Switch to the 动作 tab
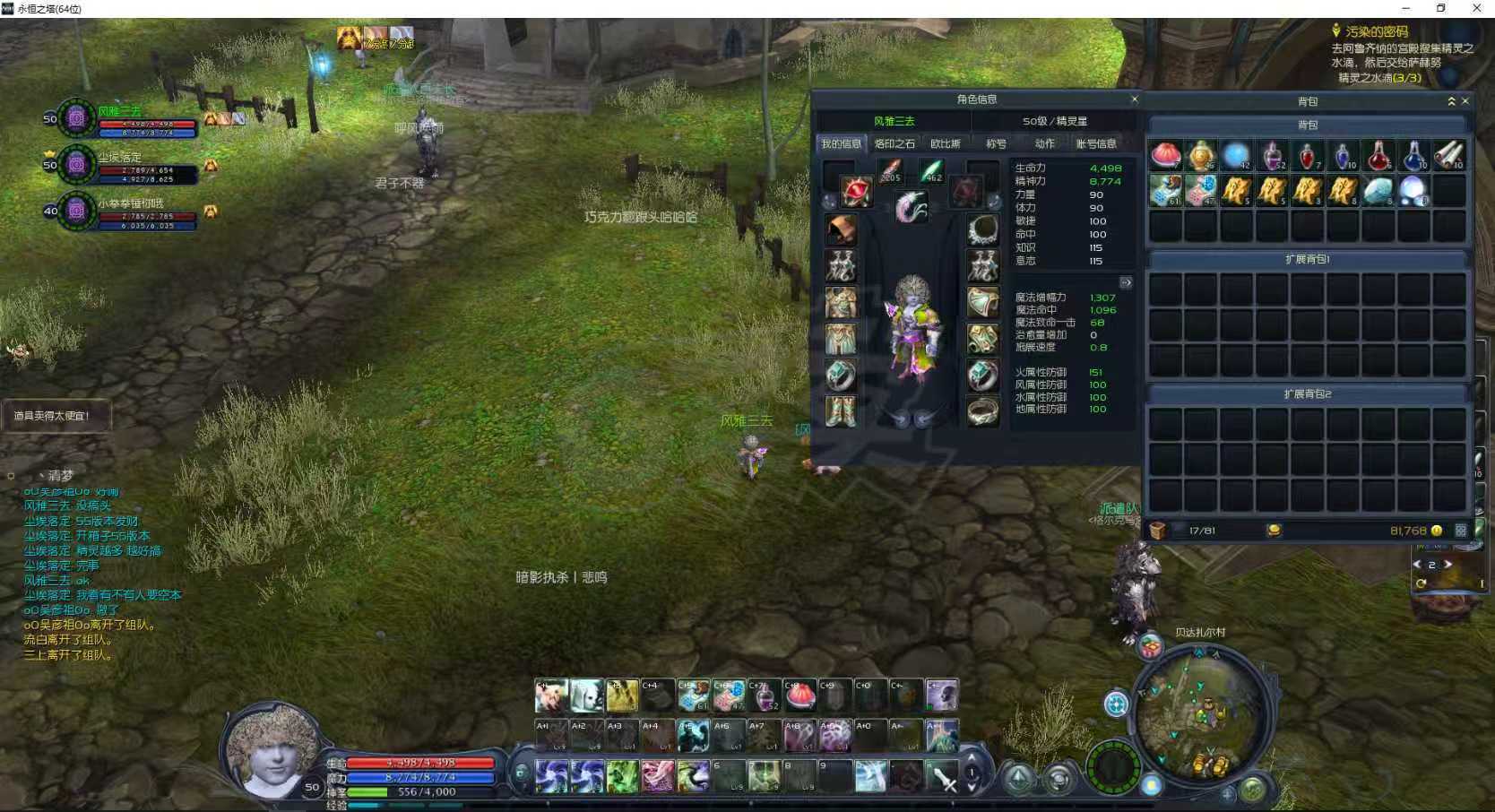Image resolution: width=1495 pixels, height=812 pixels. click(1044, 143)
